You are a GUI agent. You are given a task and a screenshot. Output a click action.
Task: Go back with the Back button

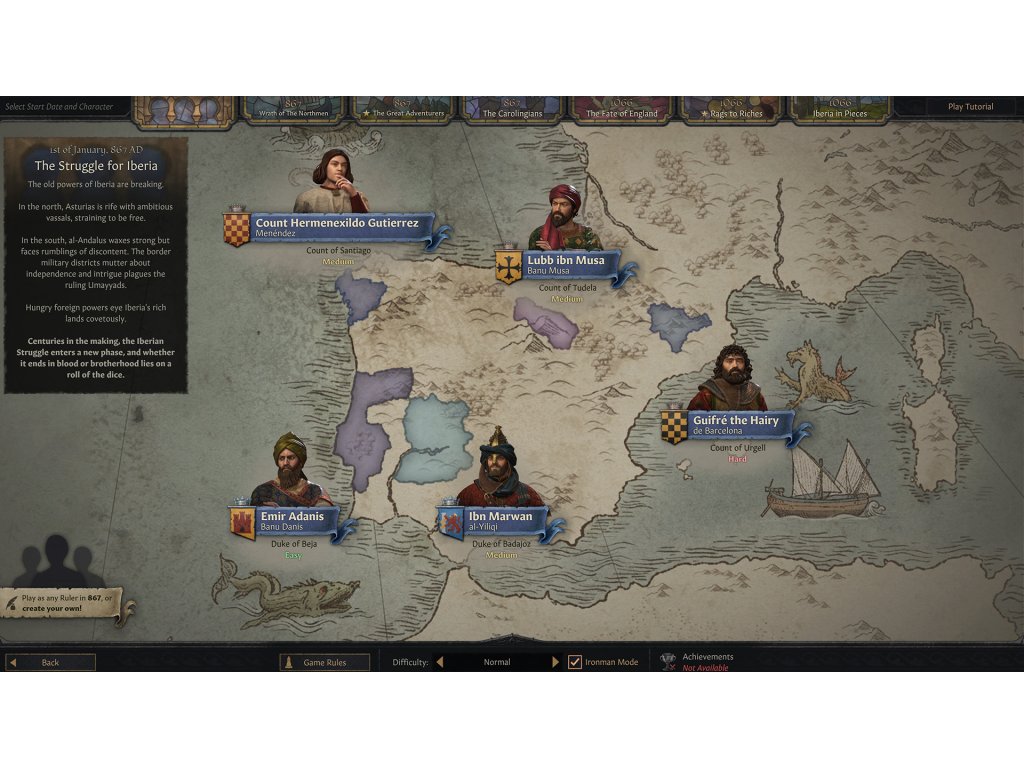(51, 662)
